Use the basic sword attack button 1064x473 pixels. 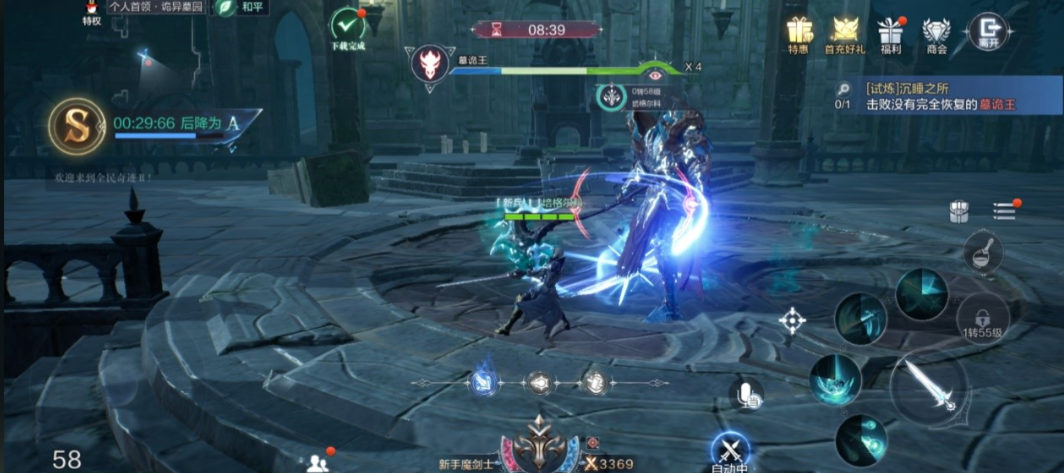pos(928,388)
